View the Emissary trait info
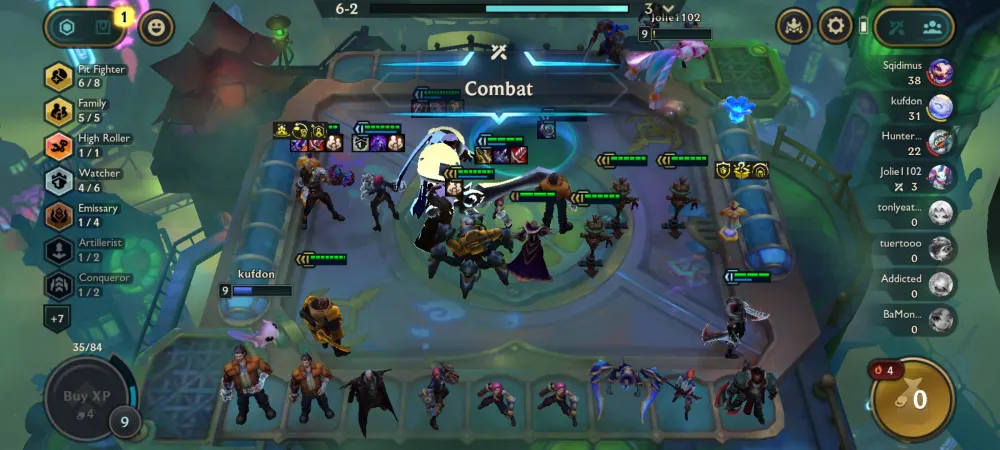 [59, 215]
